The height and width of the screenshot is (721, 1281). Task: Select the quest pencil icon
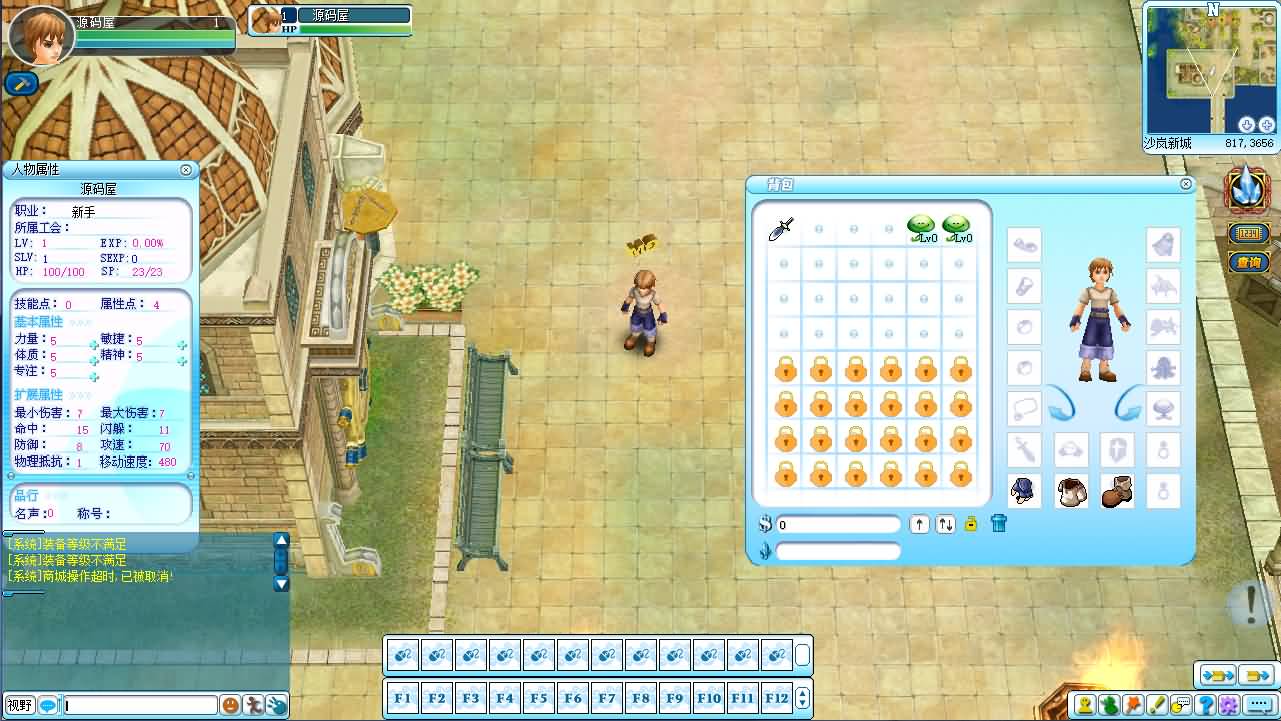click(1159, 705)
